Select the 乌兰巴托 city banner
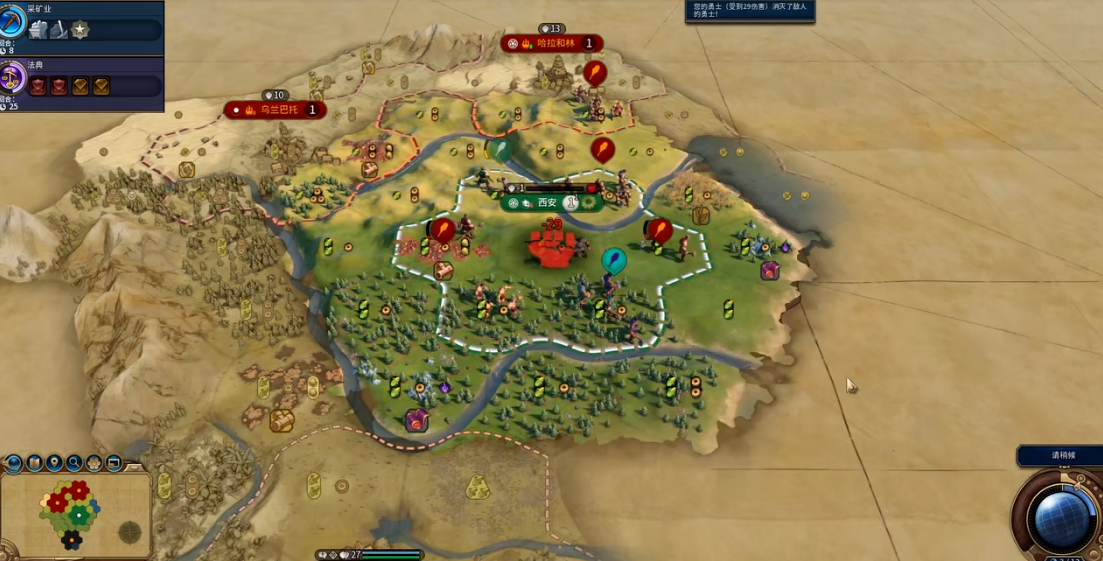 [277, 109]
